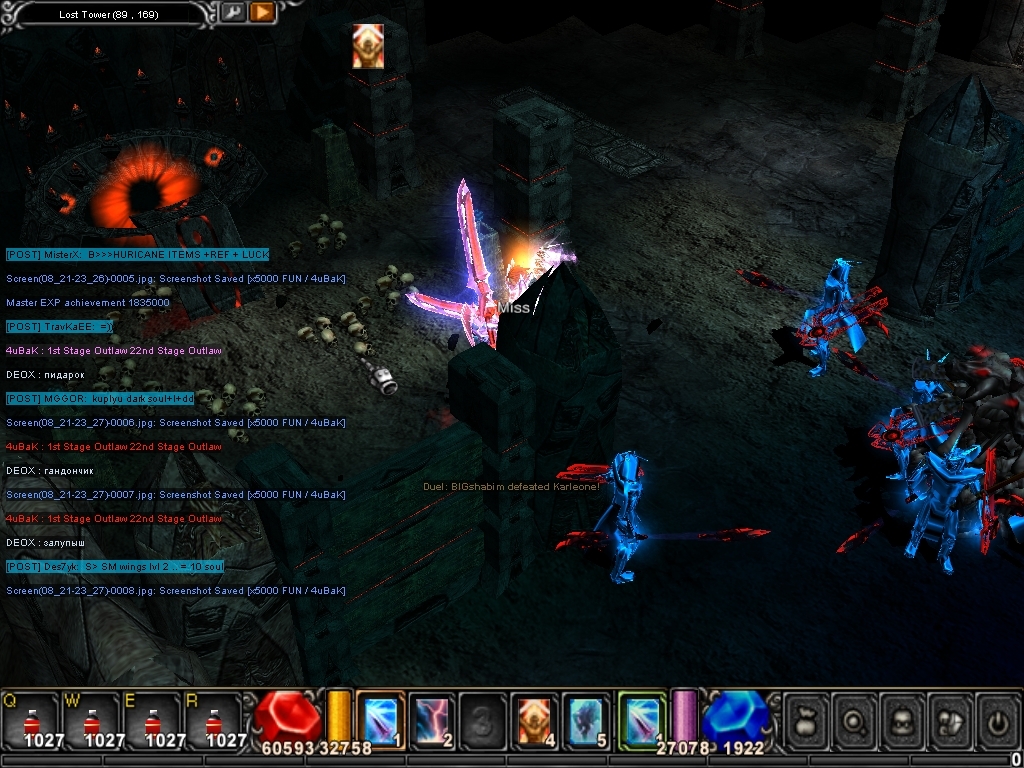Click the power button to exit
The image size is (1024, 768).
pos(997,718)
